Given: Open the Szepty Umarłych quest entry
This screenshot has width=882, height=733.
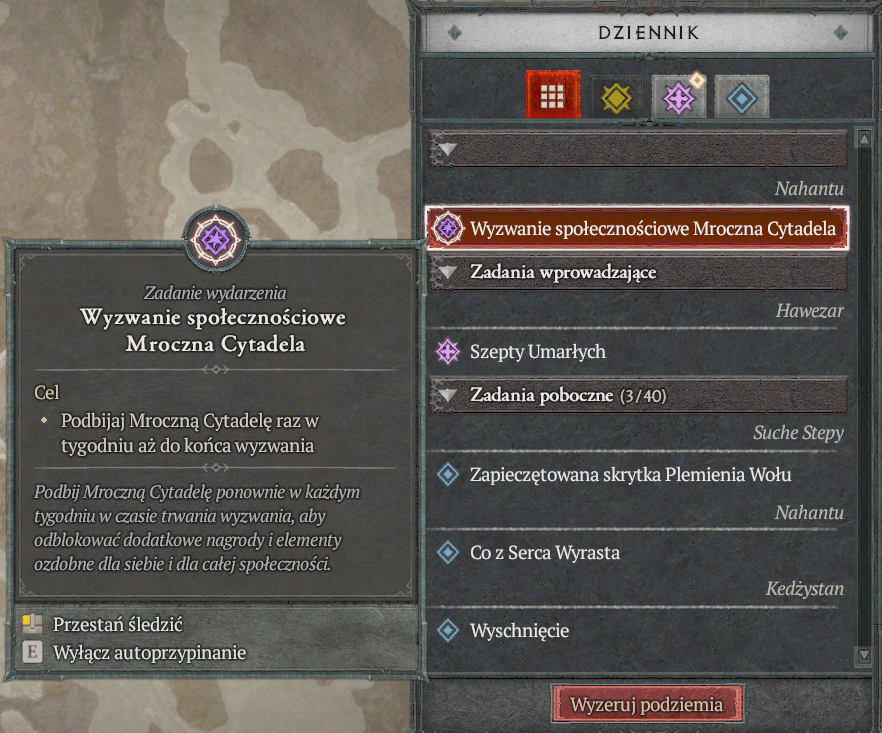Looking at the screenshot, I should coord(538,352).
